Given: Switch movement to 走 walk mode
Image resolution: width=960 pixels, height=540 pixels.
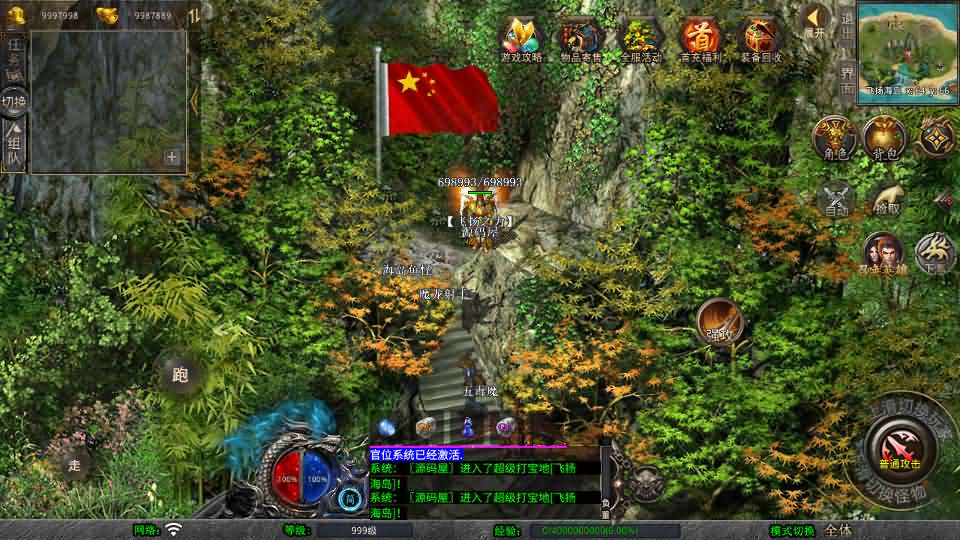Looking at the screenshot, I should tap(75, 463).
